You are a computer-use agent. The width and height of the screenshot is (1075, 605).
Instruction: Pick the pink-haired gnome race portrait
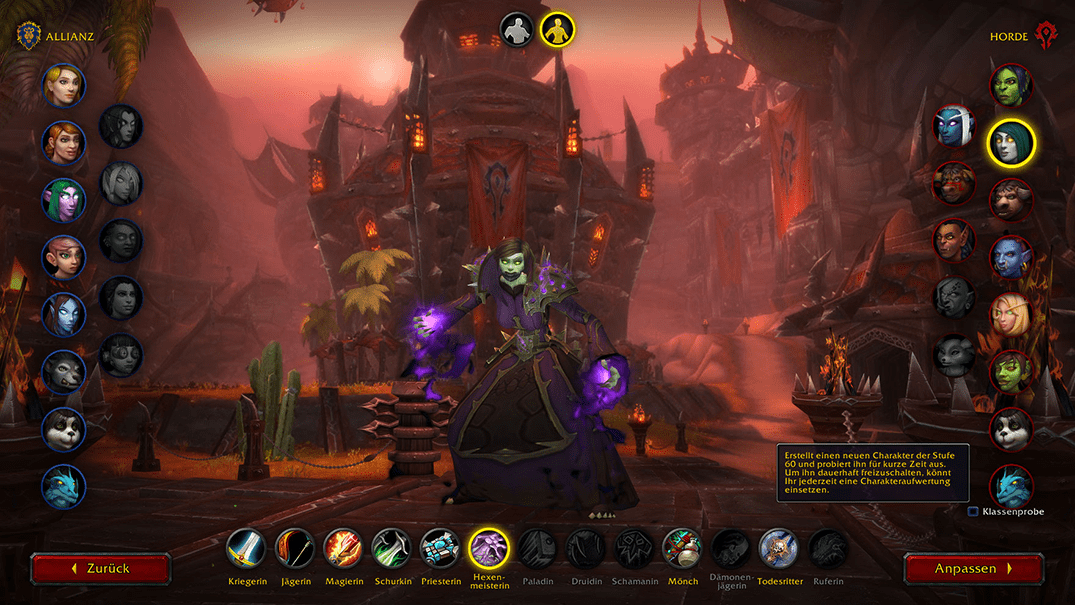[63, 257]
